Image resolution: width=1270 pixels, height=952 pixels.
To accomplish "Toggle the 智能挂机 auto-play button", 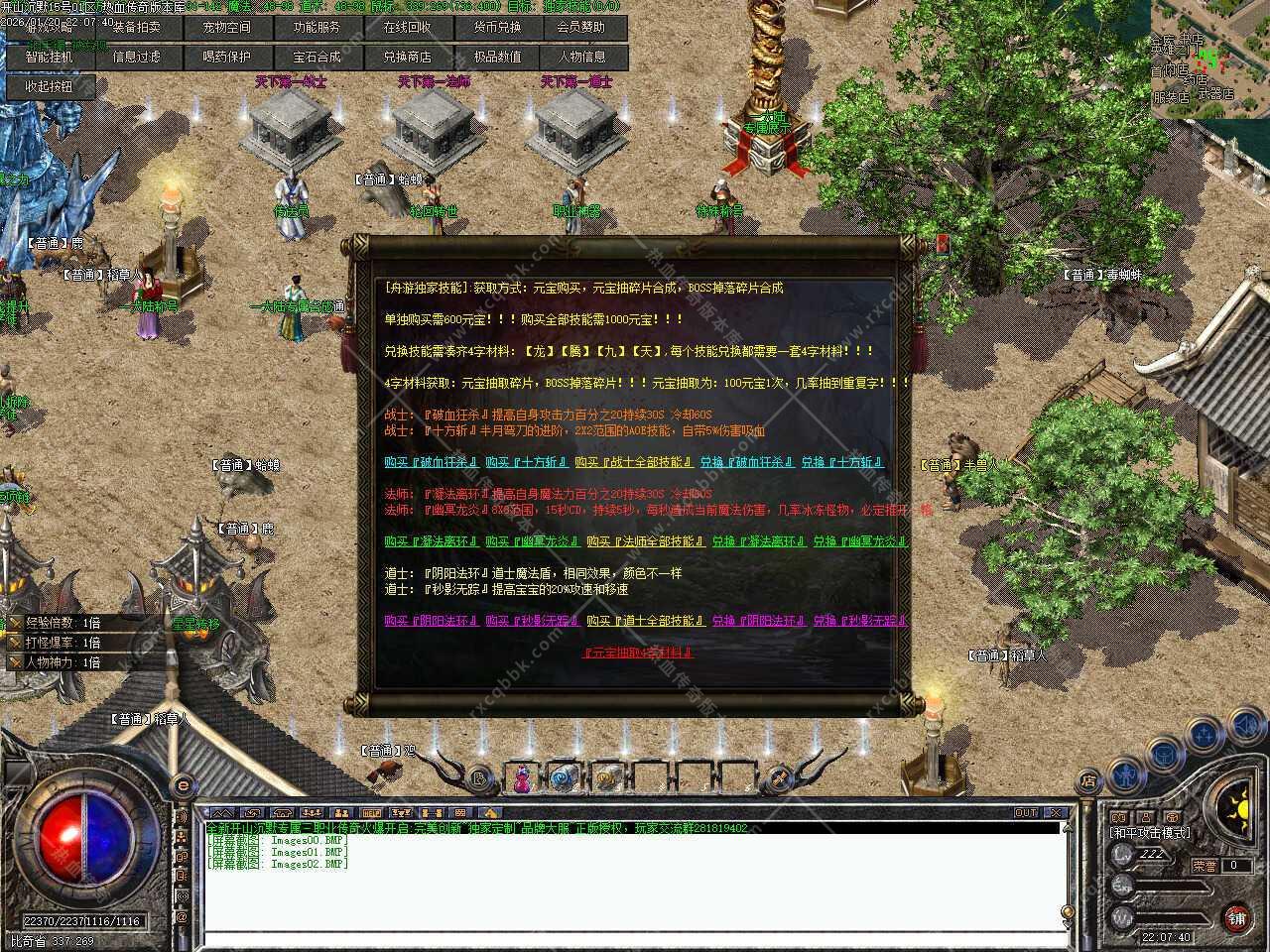I will point(50,58).
